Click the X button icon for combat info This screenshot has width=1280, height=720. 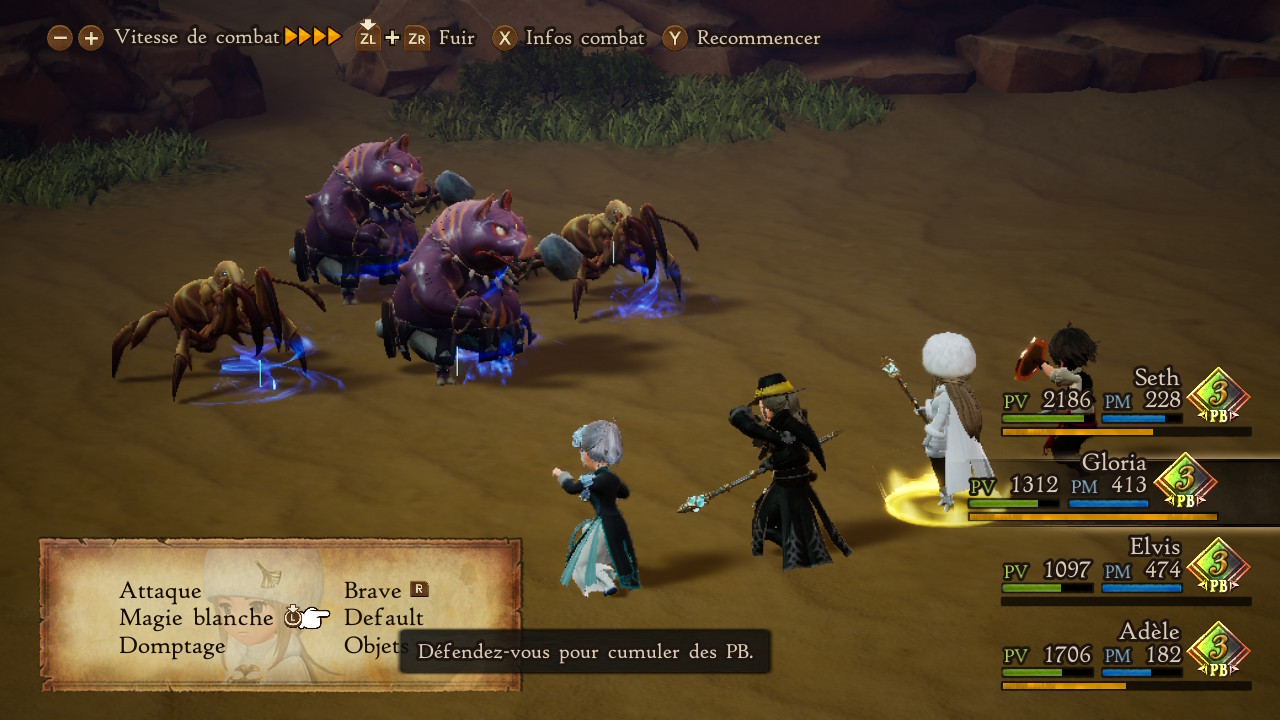[x=505, y=38]
